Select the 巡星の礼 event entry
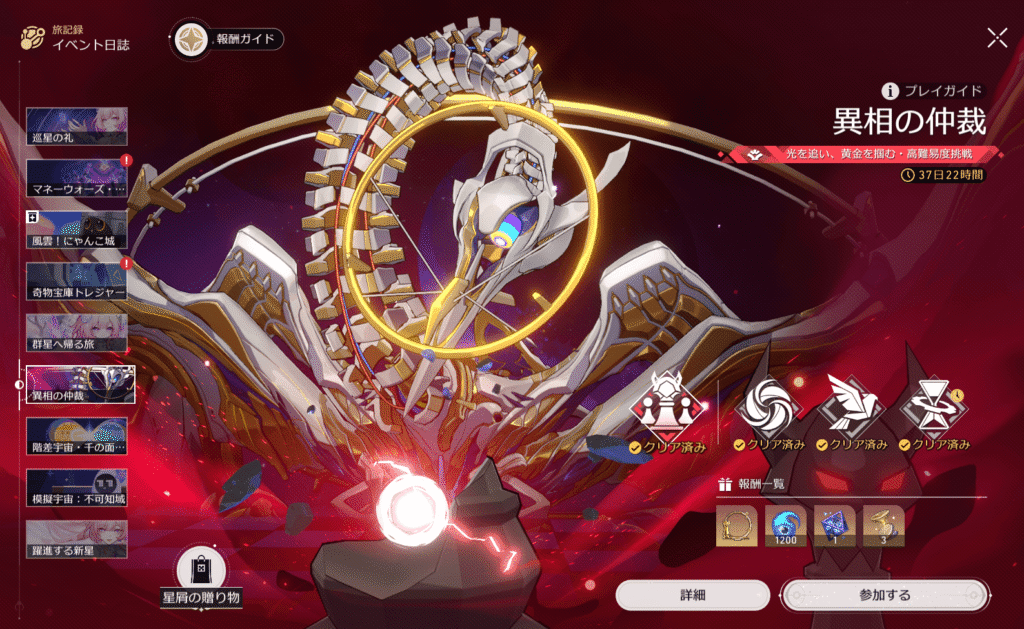The image size is (1024, 629). (x=76, y=125)
